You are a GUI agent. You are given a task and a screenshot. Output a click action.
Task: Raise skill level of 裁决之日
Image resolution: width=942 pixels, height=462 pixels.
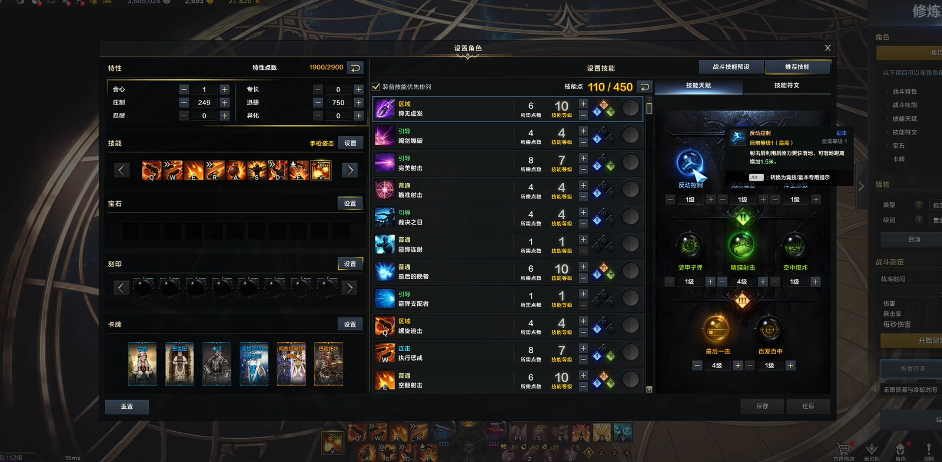[583, 210]
